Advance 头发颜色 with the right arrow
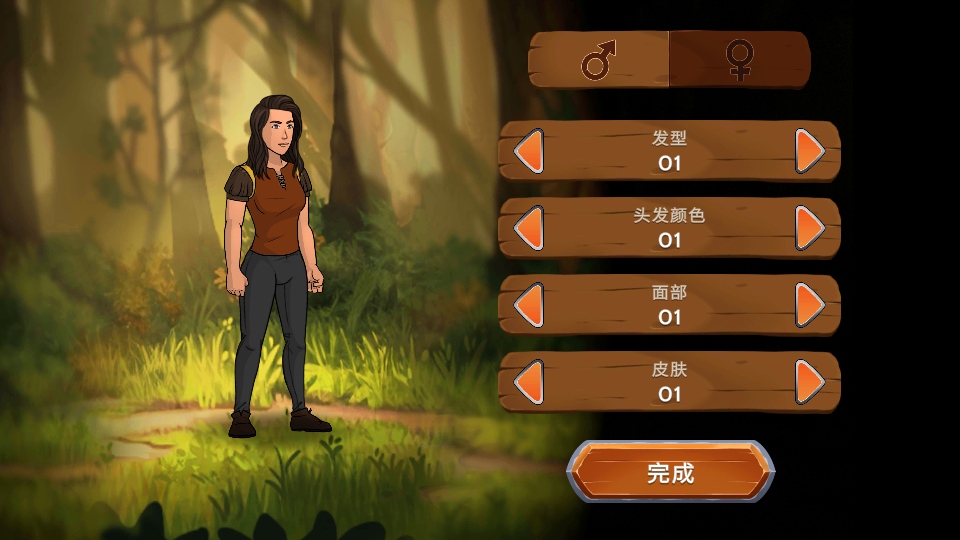Screen dimensions: 960x540 tap(810, 228)
